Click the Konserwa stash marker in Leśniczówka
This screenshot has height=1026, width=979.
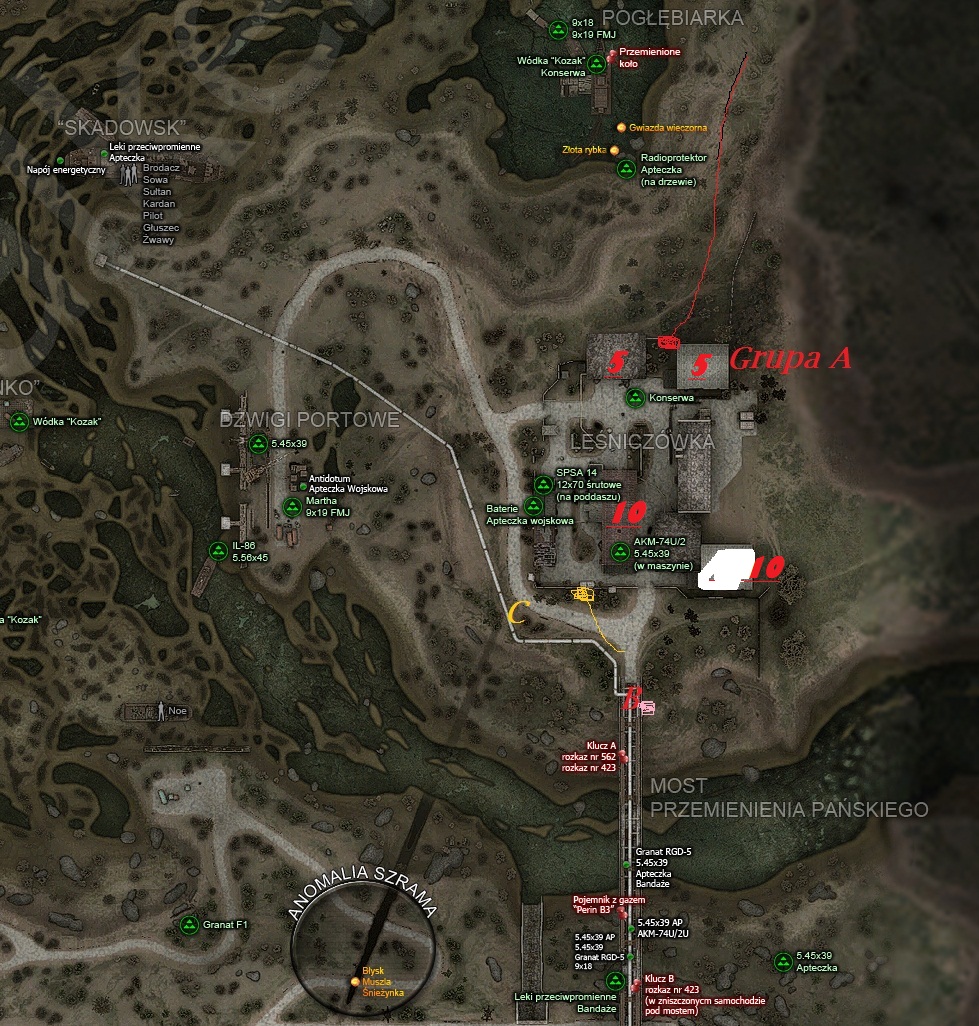coord(633,397)
